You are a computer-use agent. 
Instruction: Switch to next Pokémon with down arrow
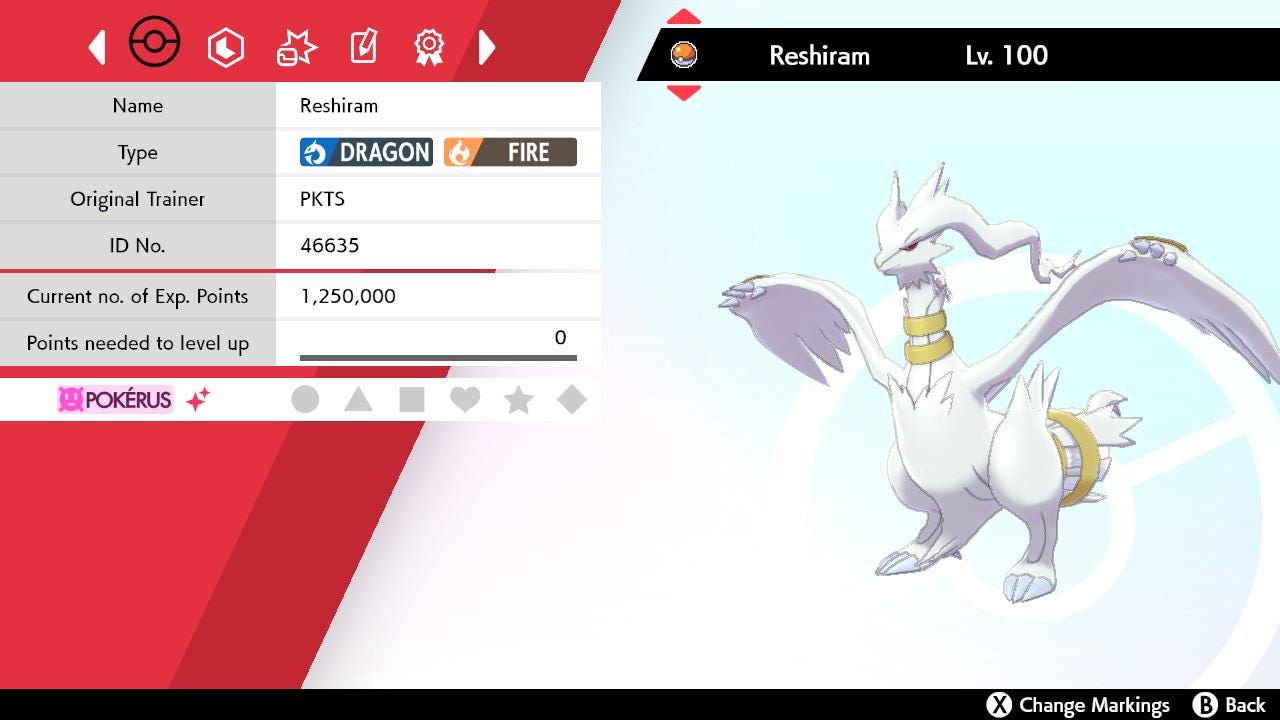(x=684, y=93)
